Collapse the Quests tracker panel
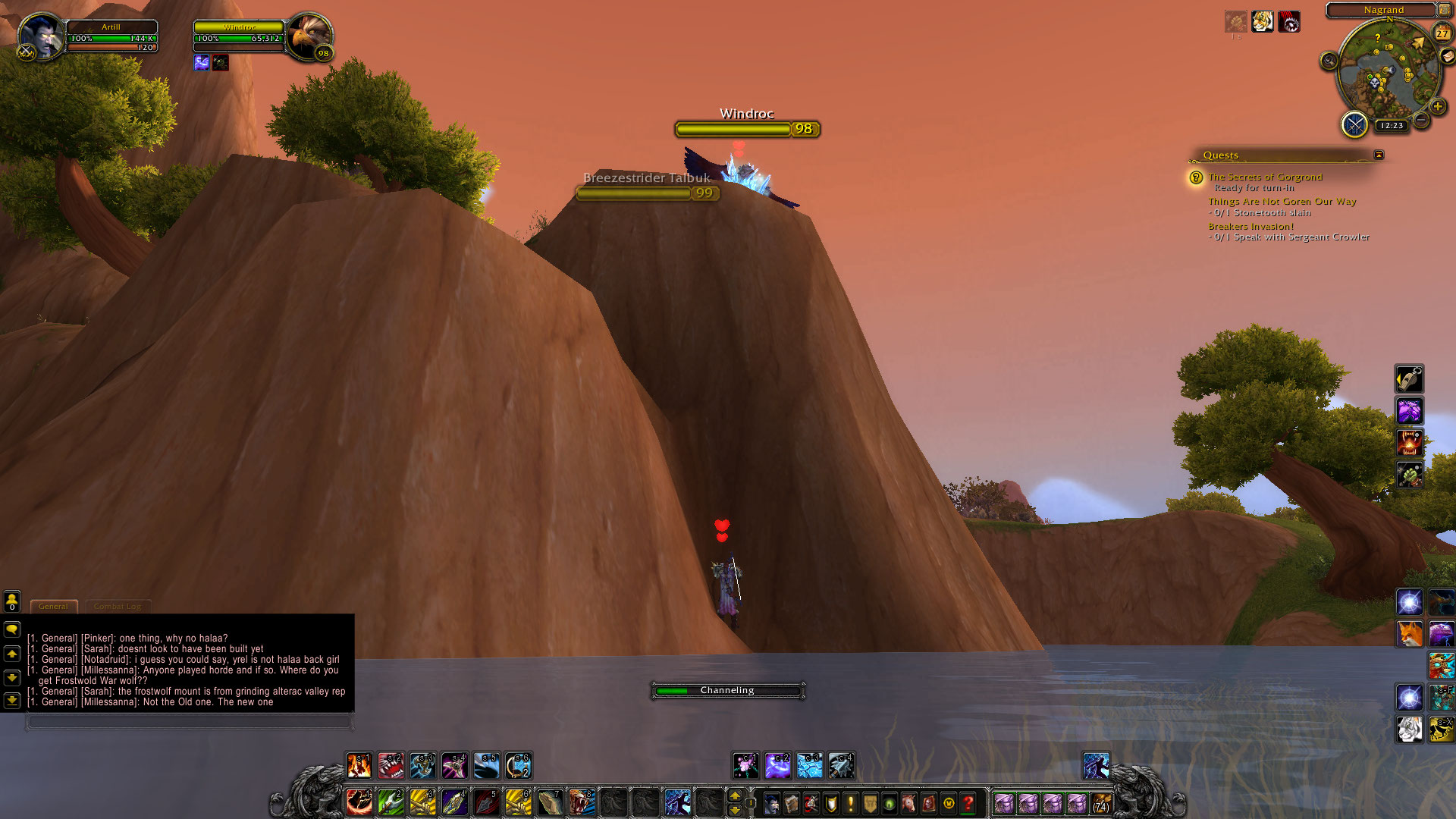1456x819 pixels. point(1379,155)
